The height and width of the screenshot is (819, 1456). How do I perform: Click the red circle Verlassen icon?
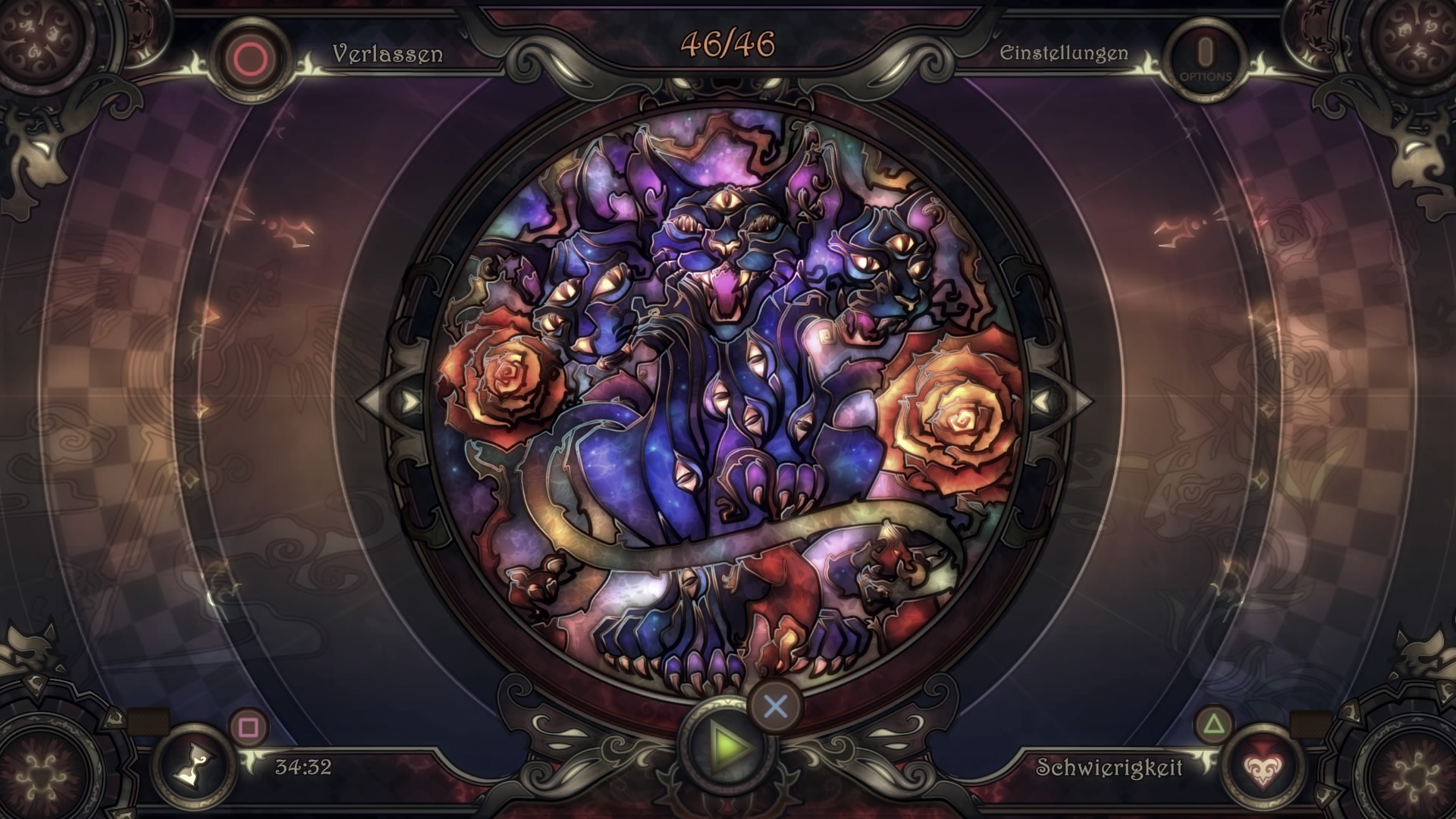[250, 52]
